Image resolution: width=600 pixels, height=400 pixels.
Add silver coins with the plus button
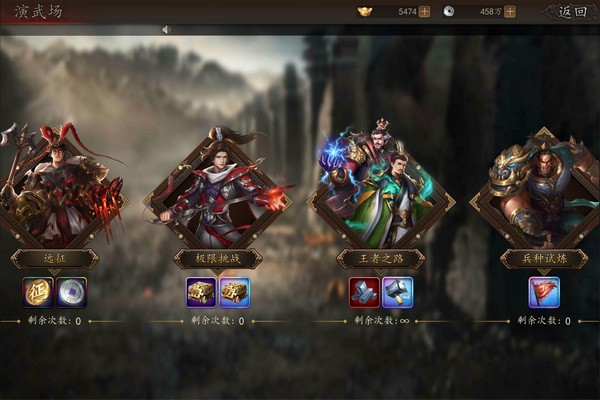pyautogui.click(x=510, y=12)
